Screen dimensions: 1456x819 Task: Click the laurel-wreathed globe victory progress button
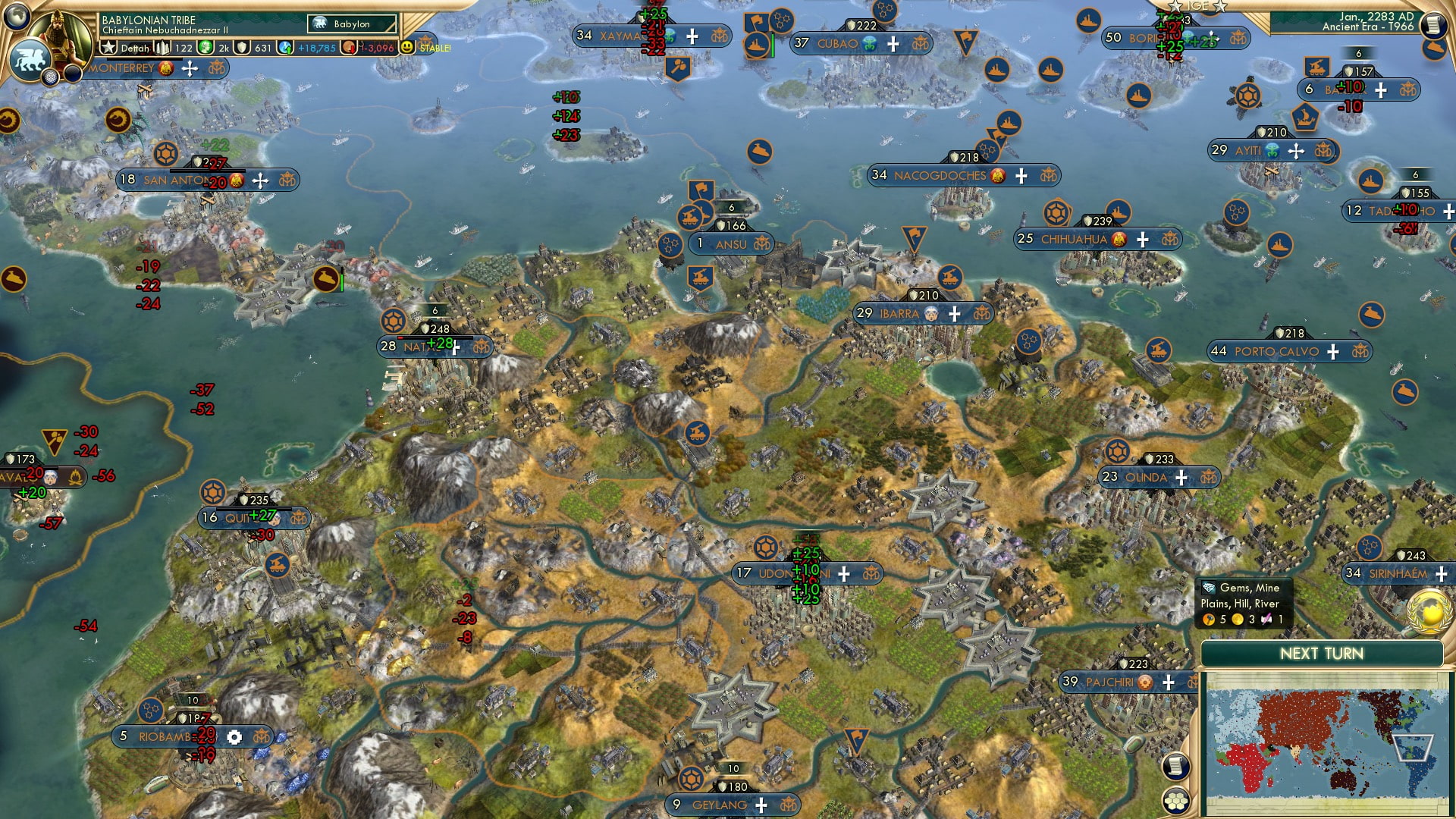[x=1428, y=613]
